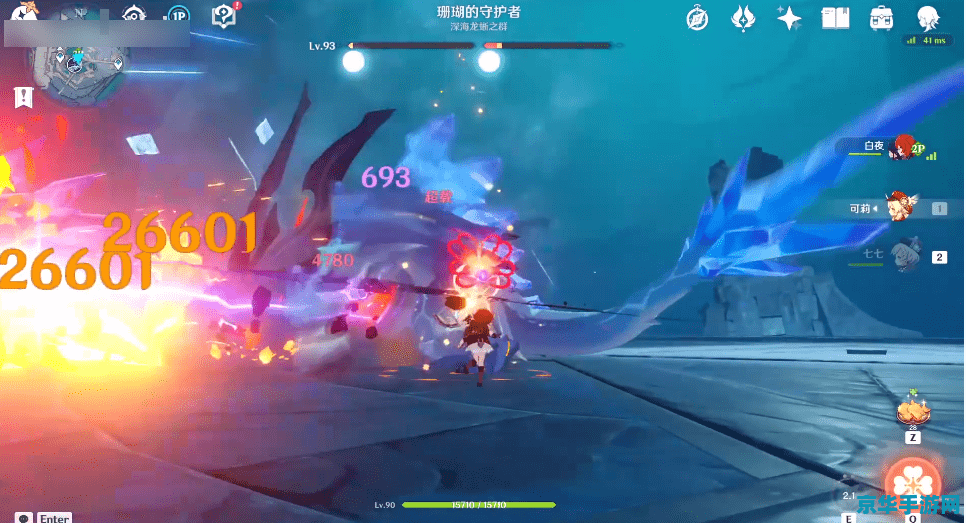Open the adventurer handbook book icon

[835, 17]
